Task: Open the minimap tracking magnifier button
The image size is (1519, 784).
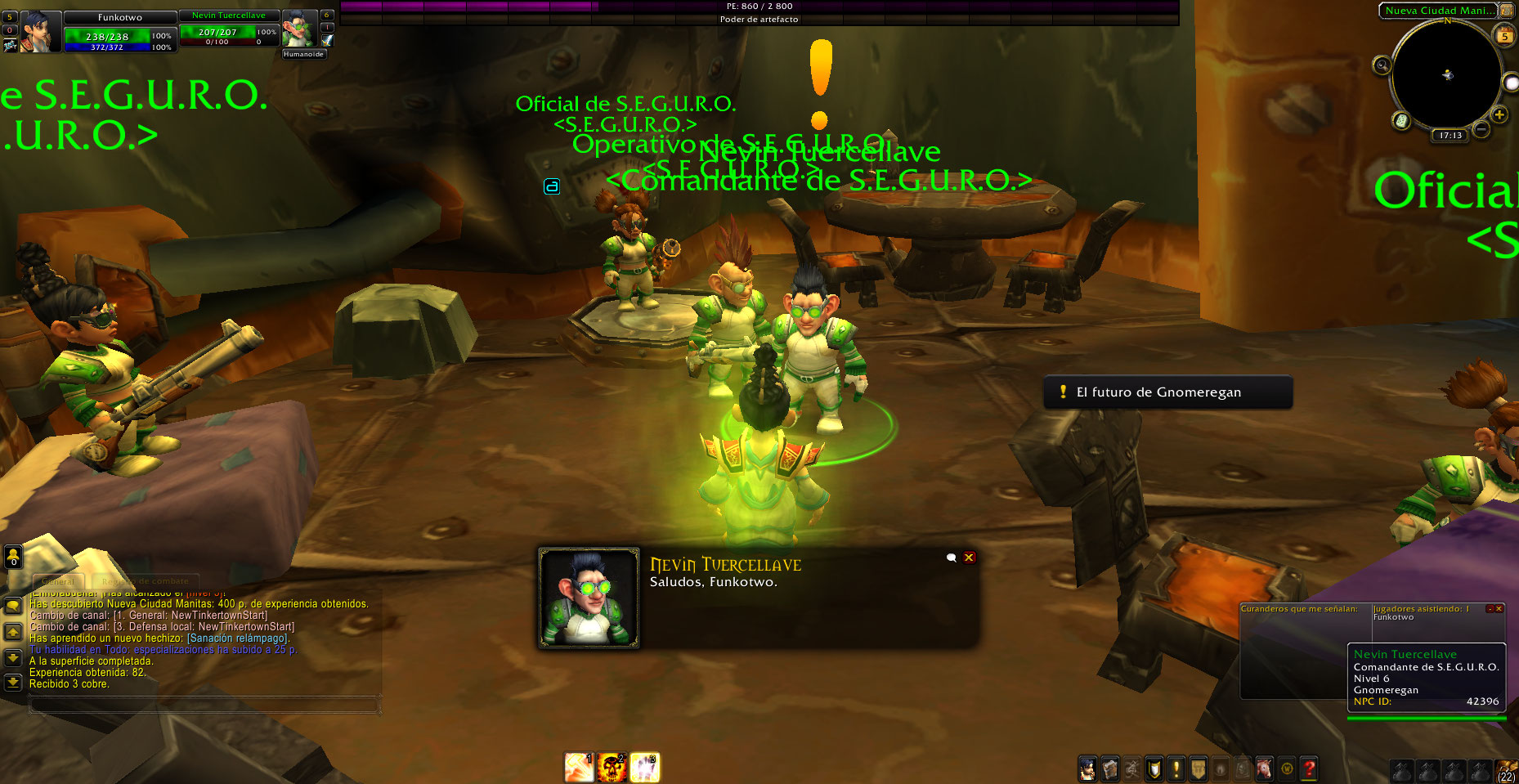Action: pyautogui.click(x=1382, y=65)
